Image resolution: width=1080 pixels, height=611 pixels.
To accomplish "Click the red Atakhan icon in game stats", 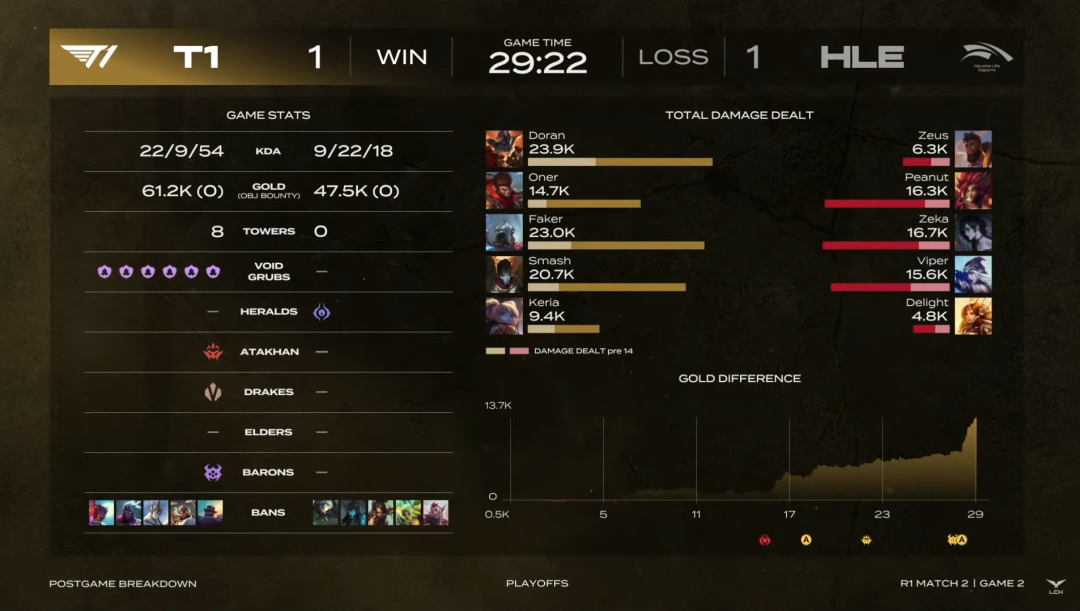I will coord(213,352).
